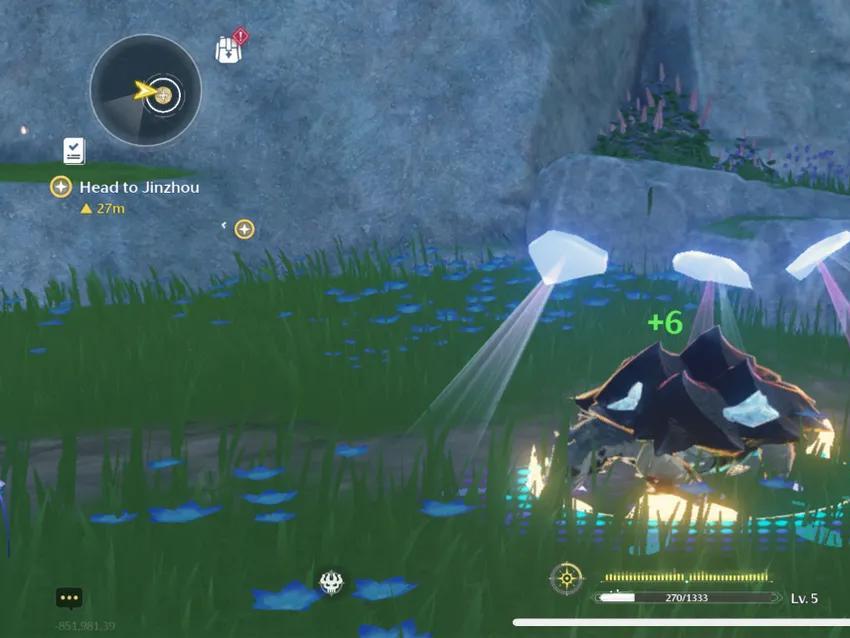Viewport: 850px width, 638px height.
Task: Click the gold quest waypoint marker
Action: (244, 229)
